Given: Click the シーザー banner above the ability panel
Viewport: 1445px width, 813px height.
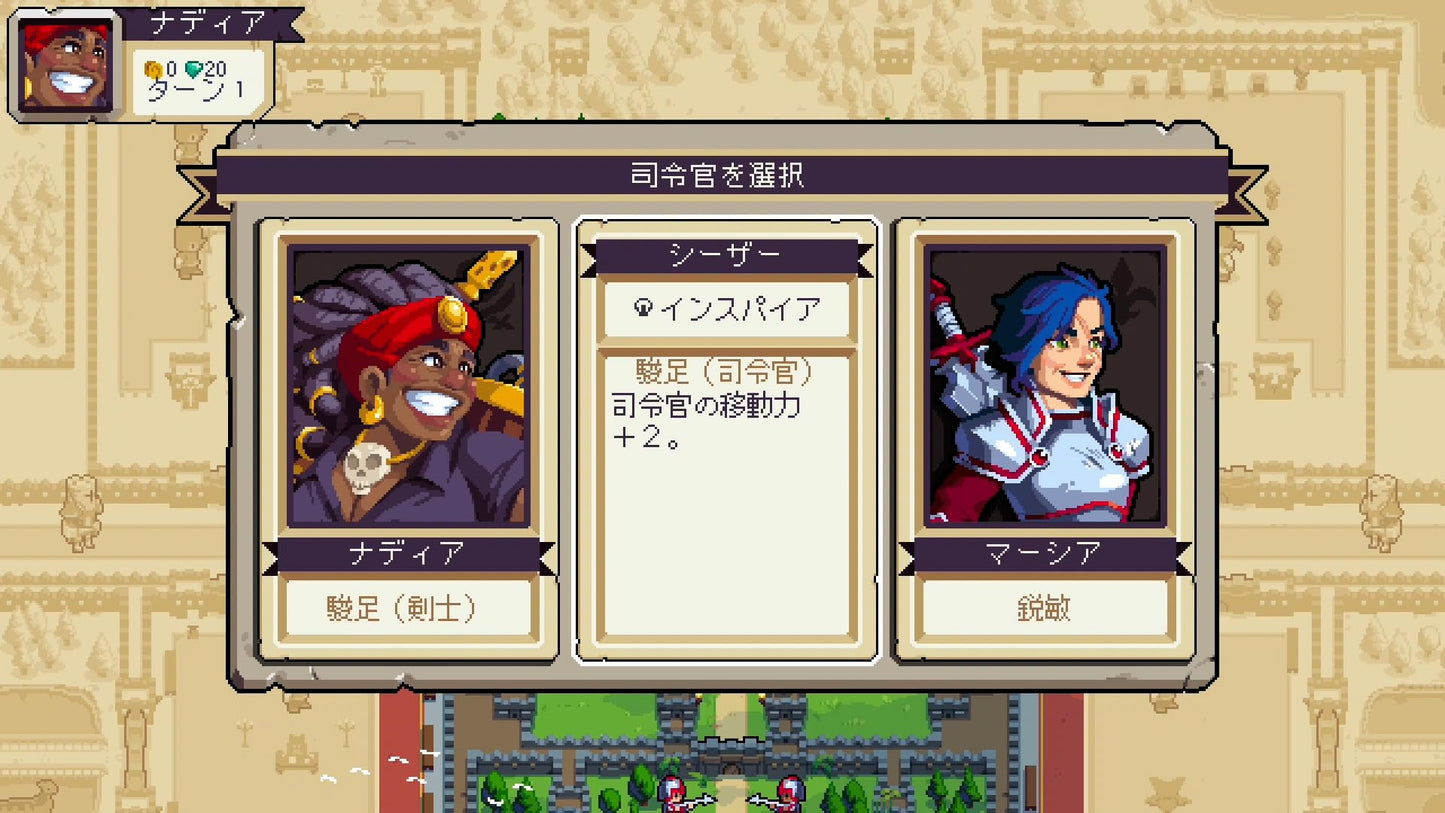Looking at the screenshot, I should pyautogui.click(x=723, y=256).
